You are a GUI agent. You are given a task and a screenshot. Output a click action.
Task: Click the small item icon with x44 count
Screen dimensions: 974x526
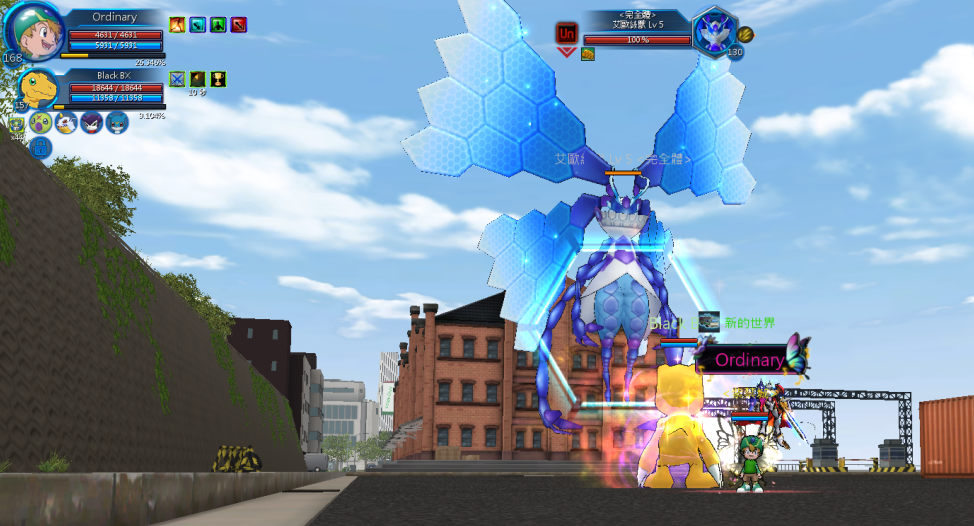16,125
